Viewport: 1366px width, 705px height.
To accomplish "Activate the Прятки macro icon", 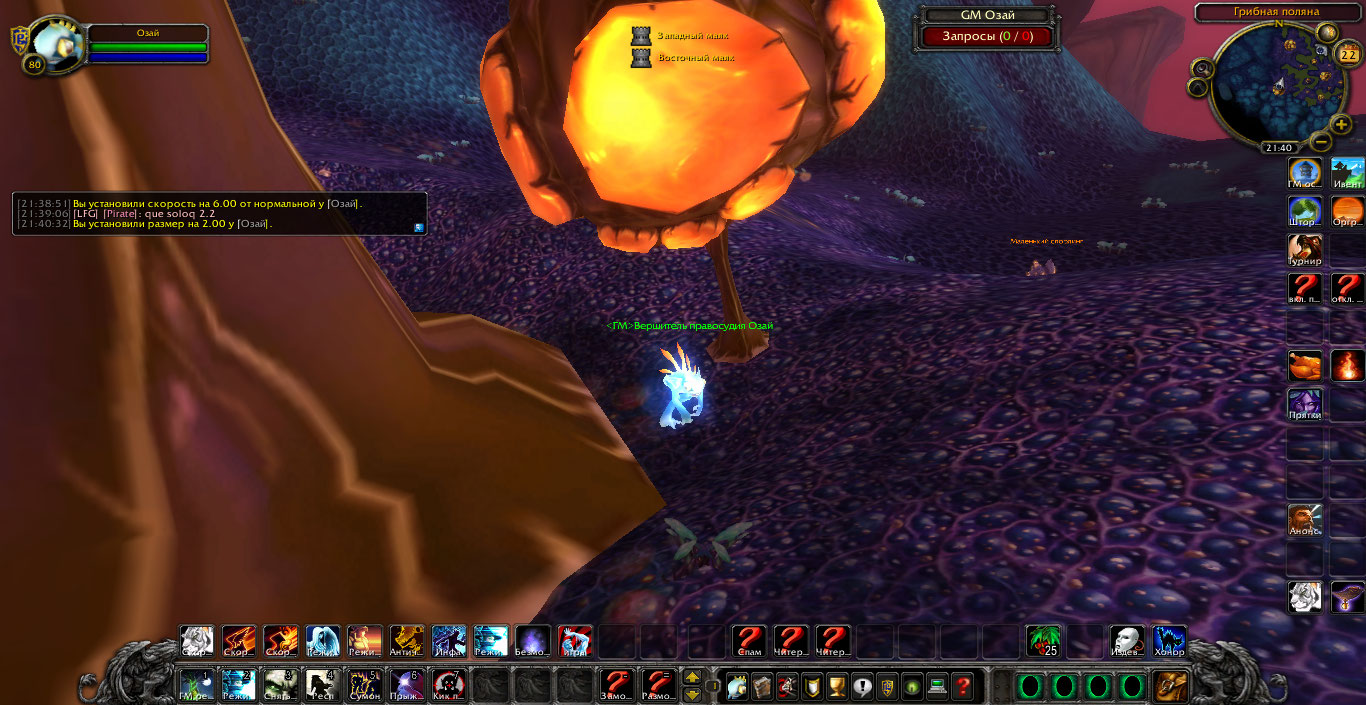I will tap(1305, 403).
